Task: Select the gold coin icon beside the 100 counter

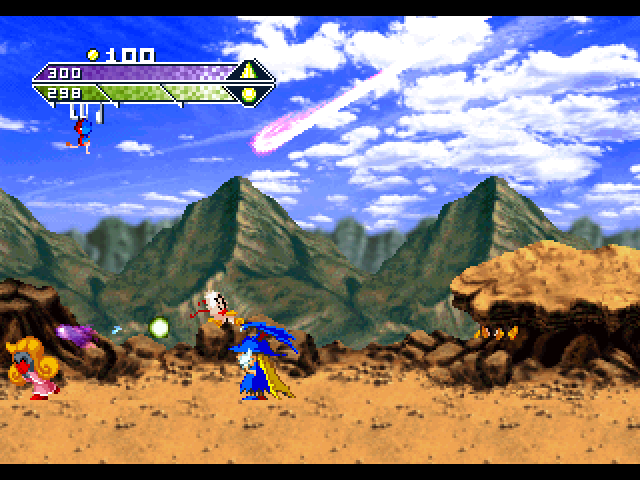Action: [x=93, y=55]
